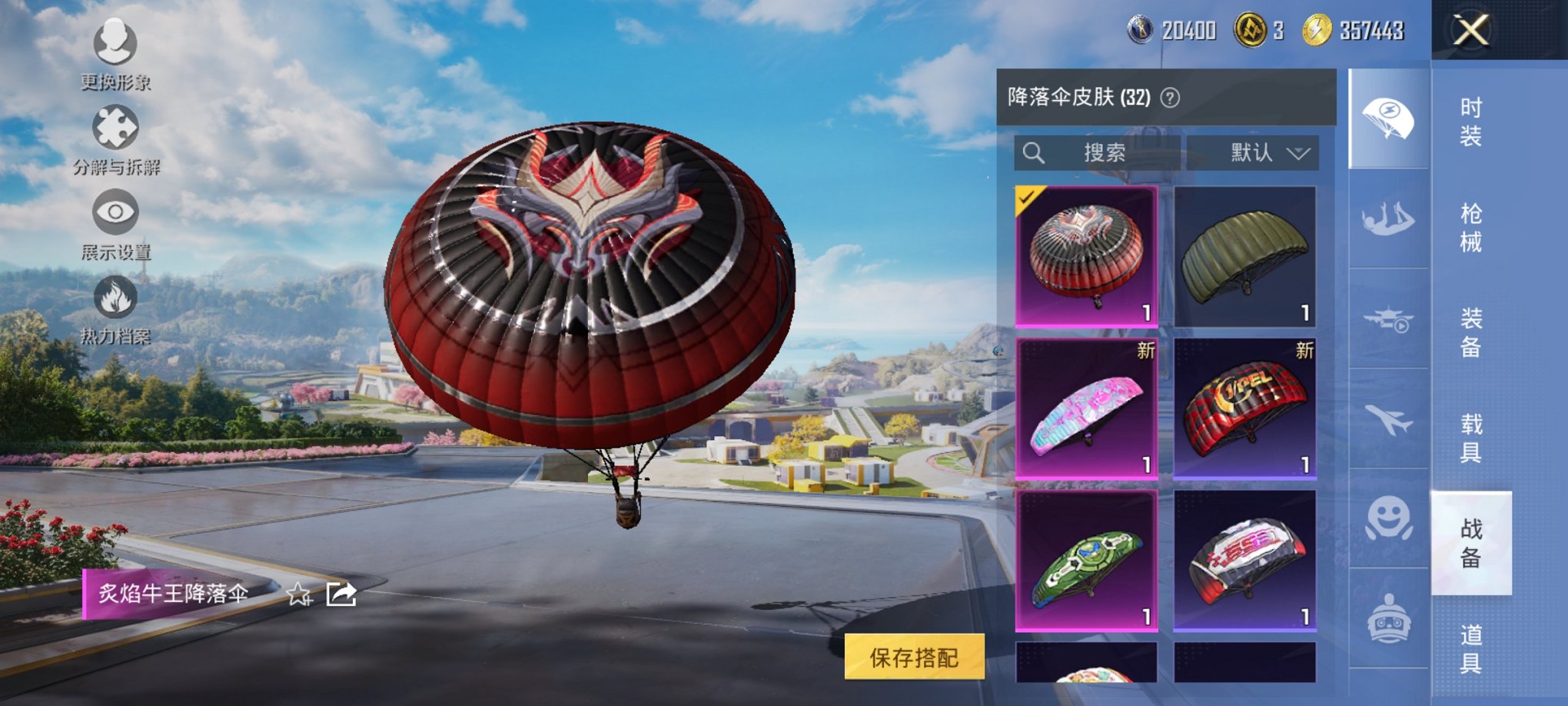Open 更换形象 avatar change icon

tap(114, 42)
